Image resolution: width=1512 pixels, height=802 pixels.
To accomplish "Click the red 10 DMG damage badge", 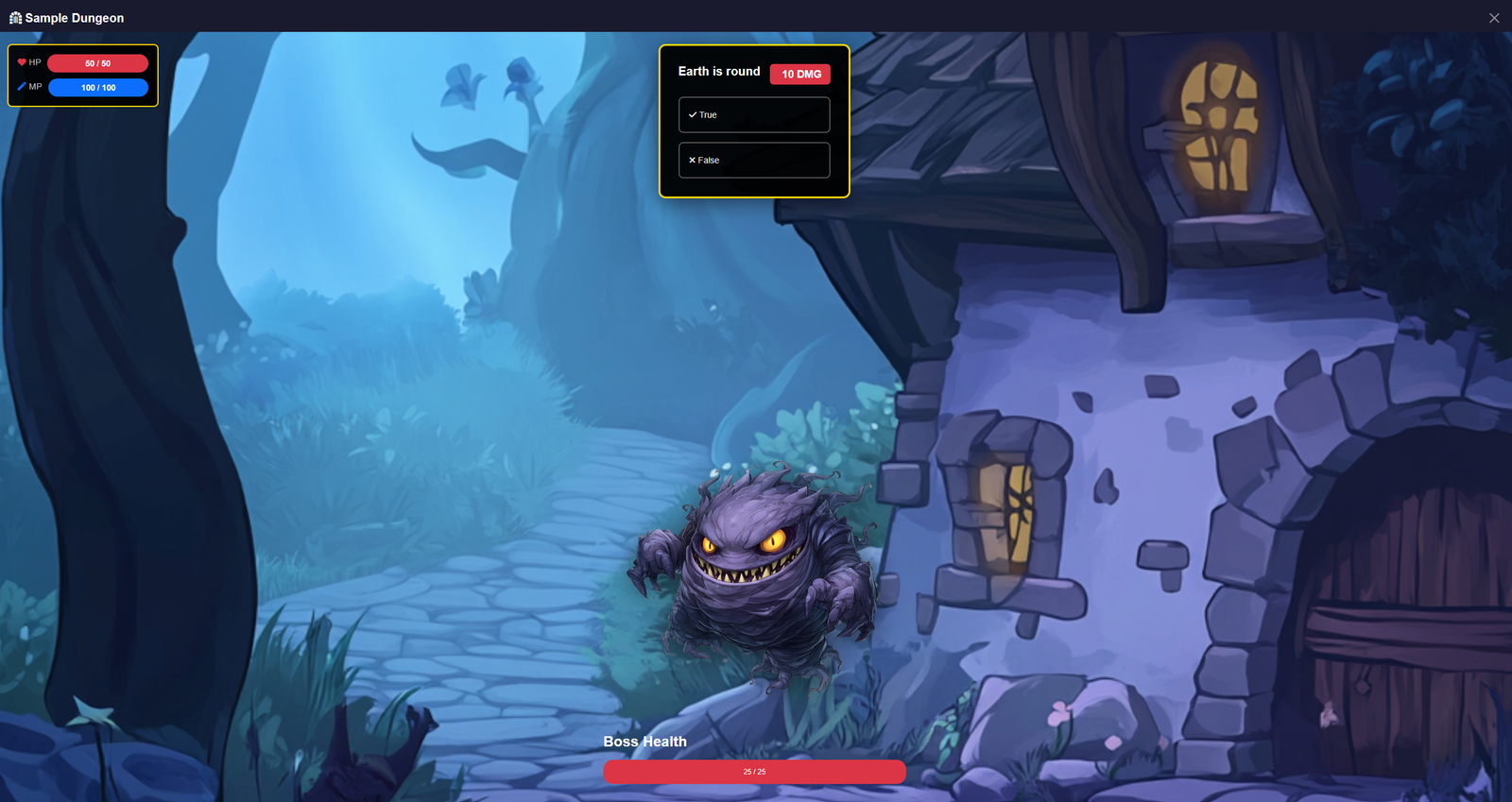I will coord(799,73).
